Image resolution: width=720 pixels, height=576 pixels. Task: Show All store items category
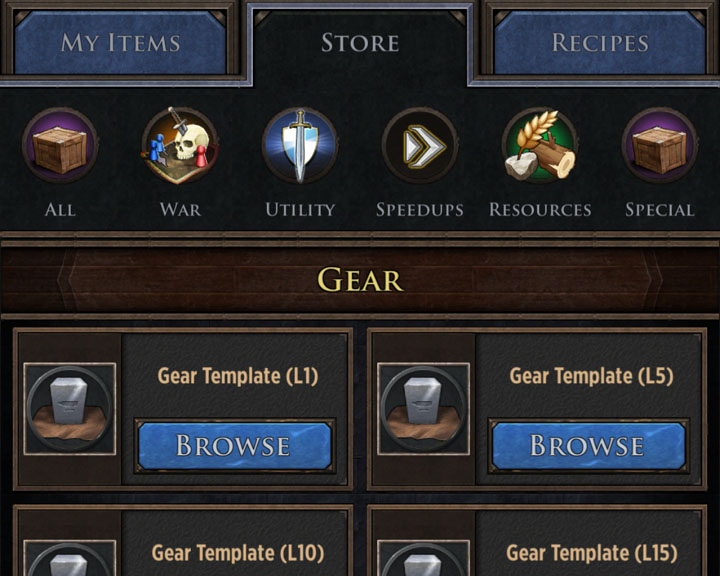coord(60,147)
